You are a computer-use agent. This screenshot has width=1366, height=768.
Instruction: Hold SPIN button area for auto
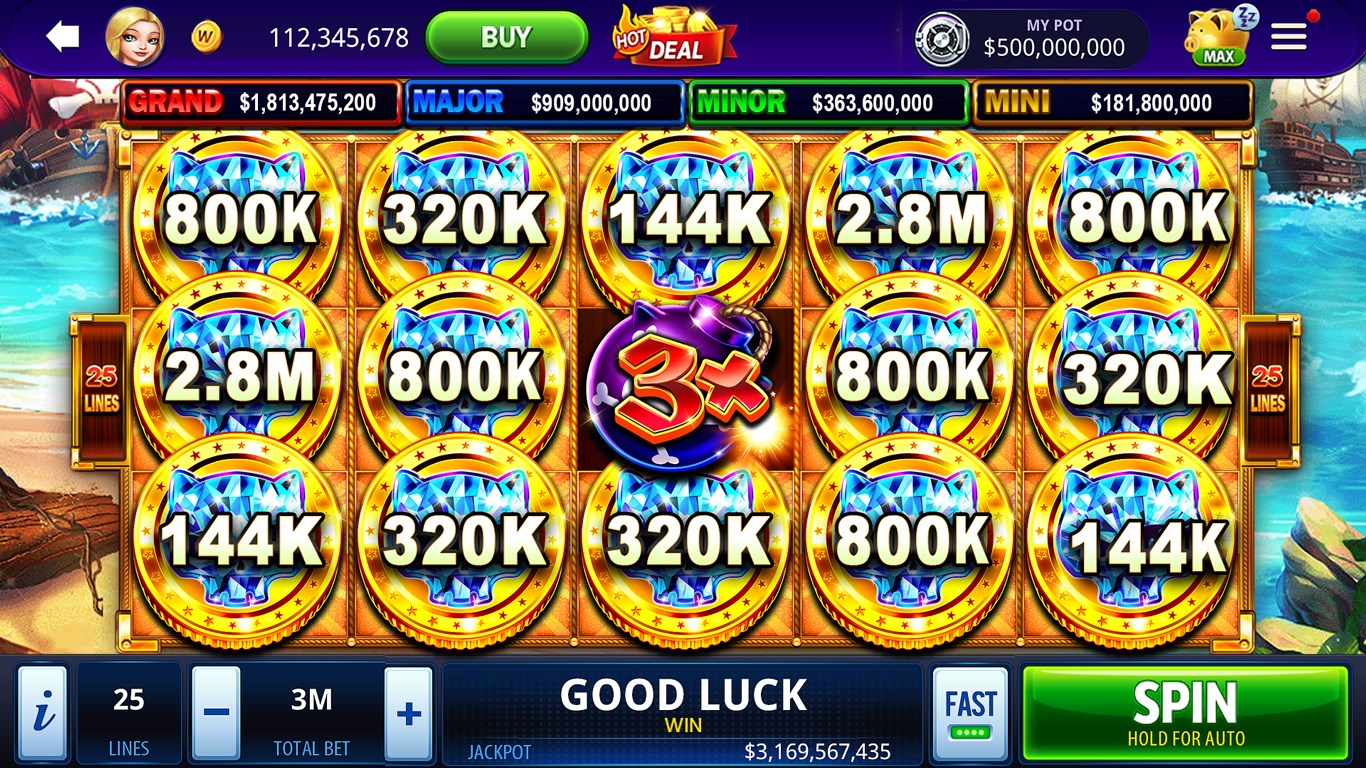[x=1185, y=712]
